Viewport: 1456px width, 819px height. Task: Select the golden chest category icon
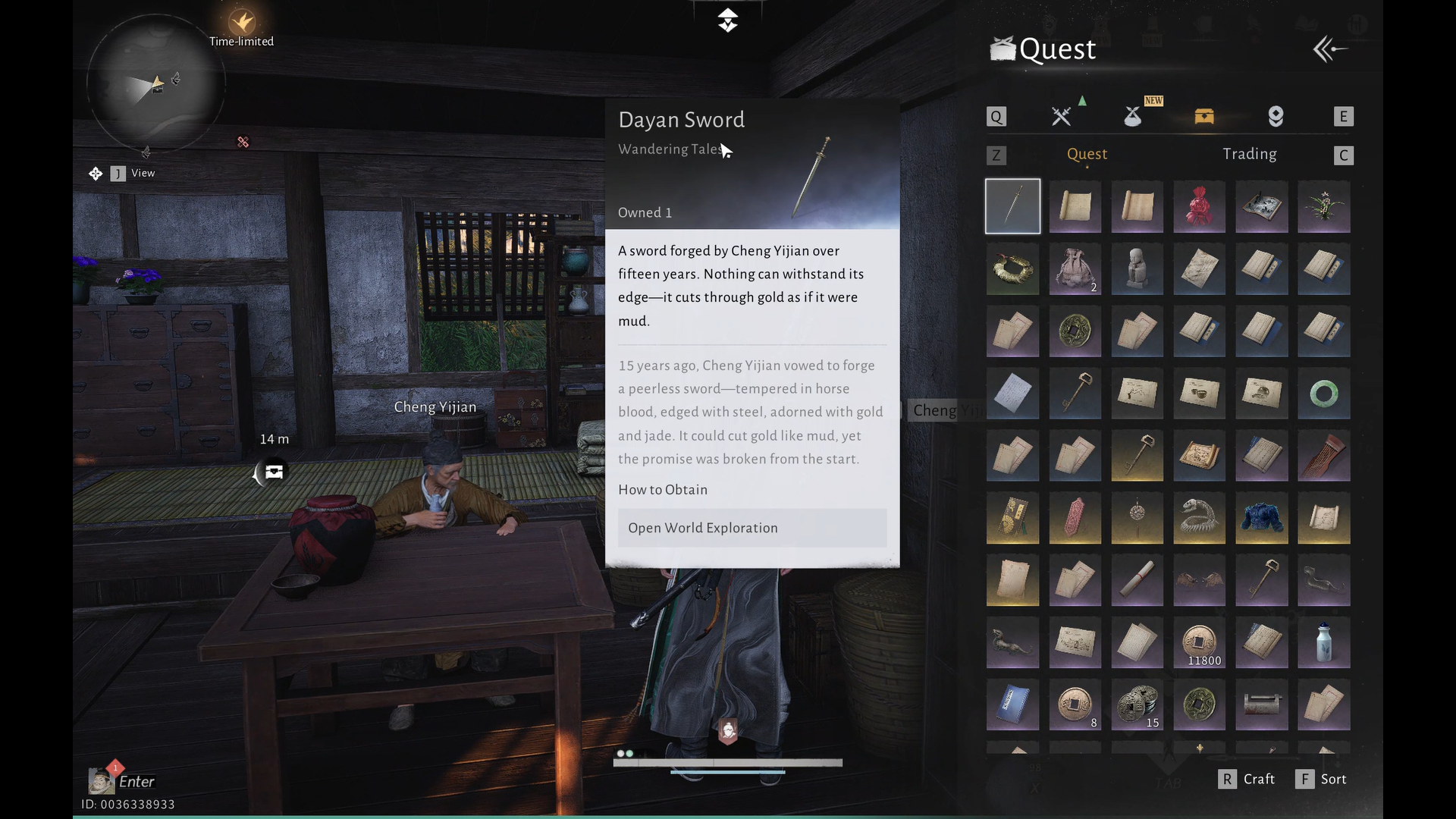pyautogui.click(x=1204, y=116)
